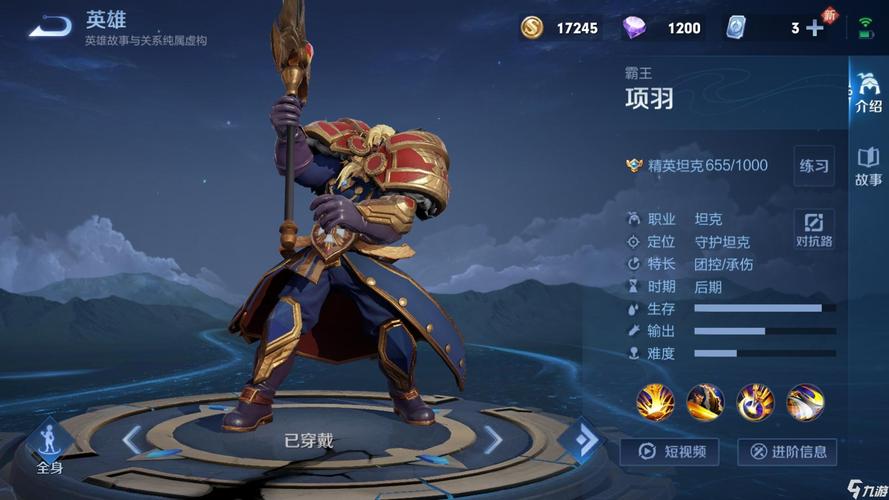The image size is (889, 500).
Task: Play the 短视频 short video
Action: coord(669,452)
